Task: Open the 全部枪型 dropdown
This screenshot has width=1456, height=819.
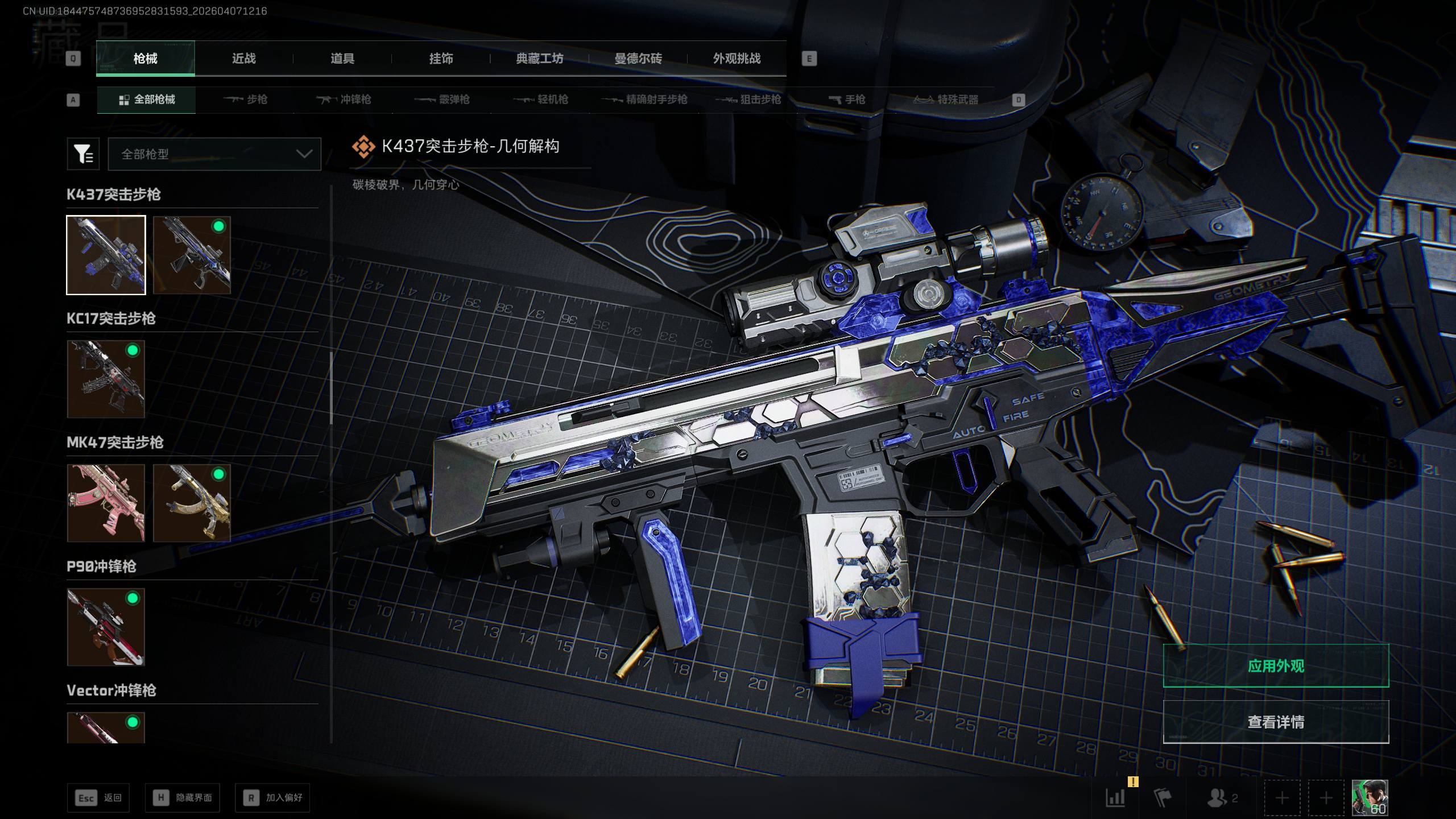Action: 214,154
